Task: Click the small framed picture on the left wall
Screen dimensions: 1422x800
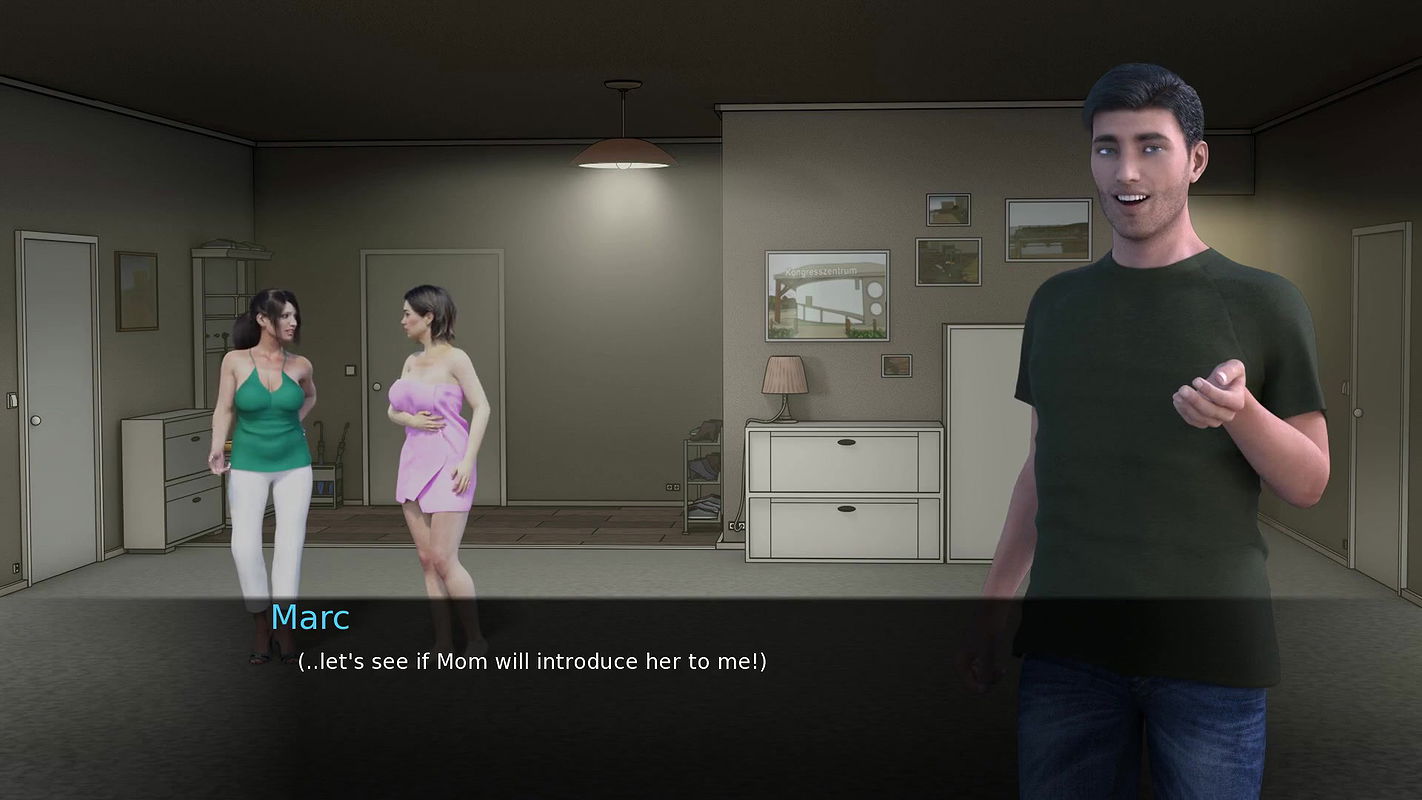Action: [x=135, y=290]
